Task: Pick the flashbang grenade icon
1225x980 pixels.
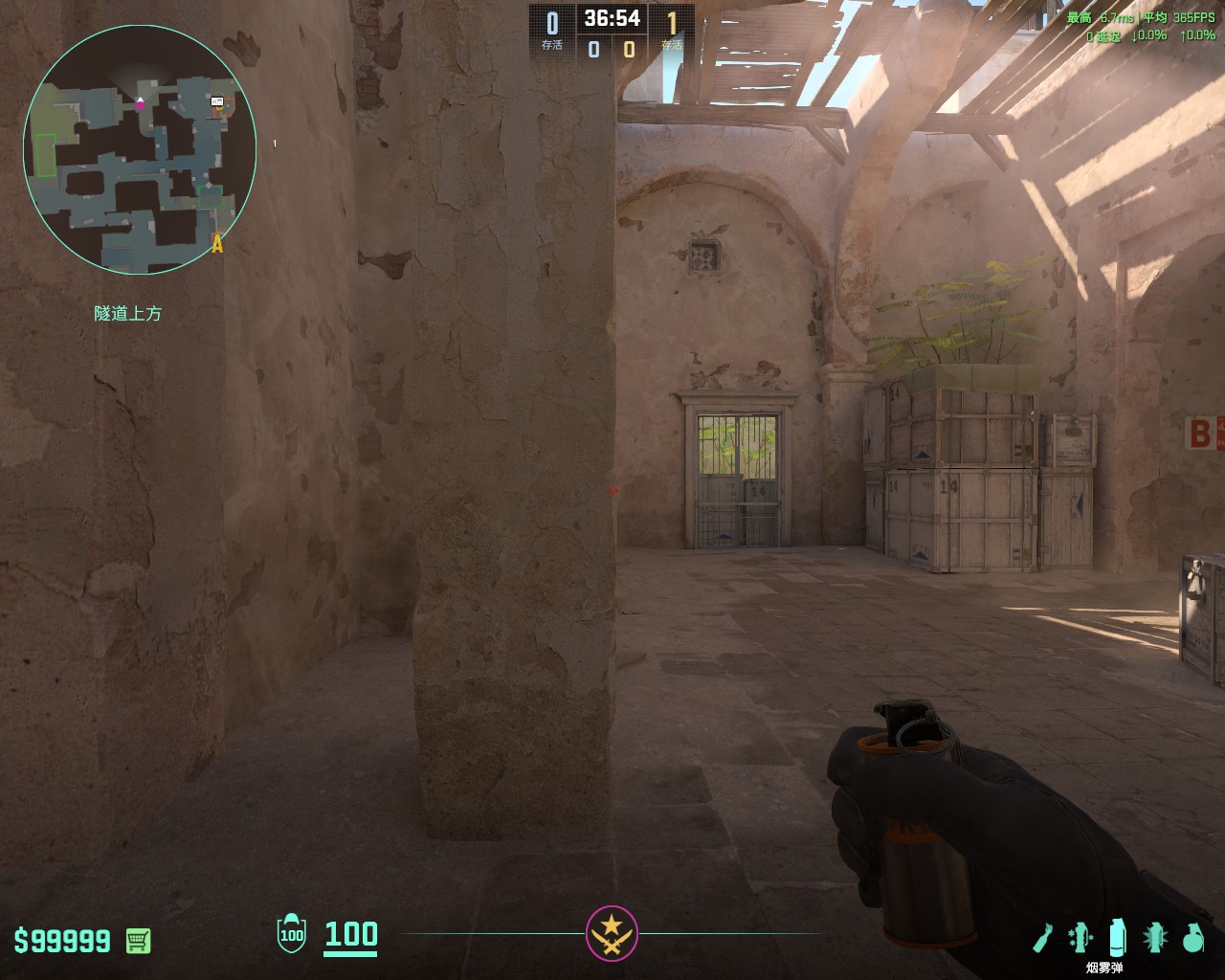Action: (1155, 938)
